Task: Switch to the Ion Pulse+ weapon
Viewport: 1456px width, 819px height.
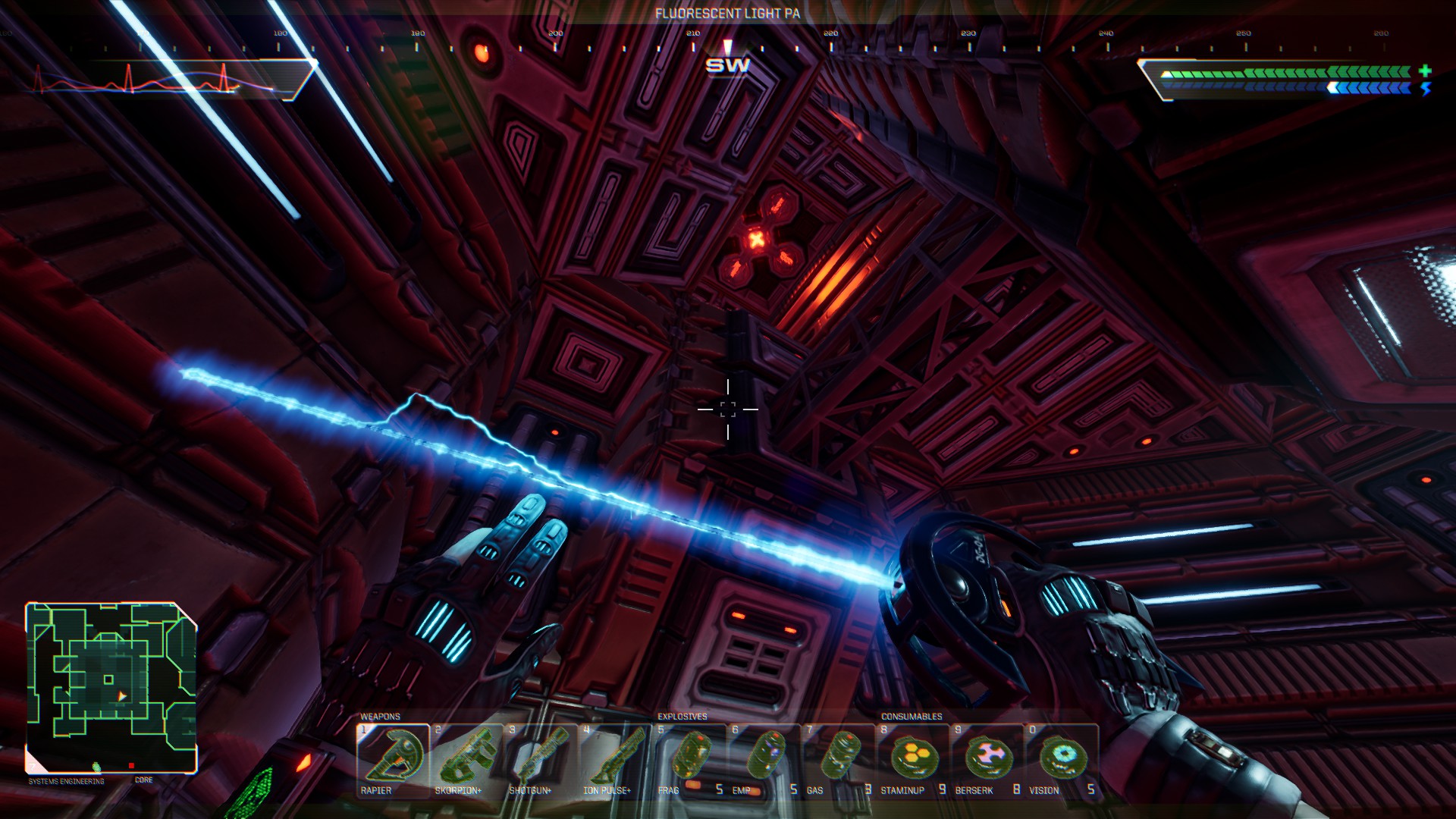Action: (615, 759)
